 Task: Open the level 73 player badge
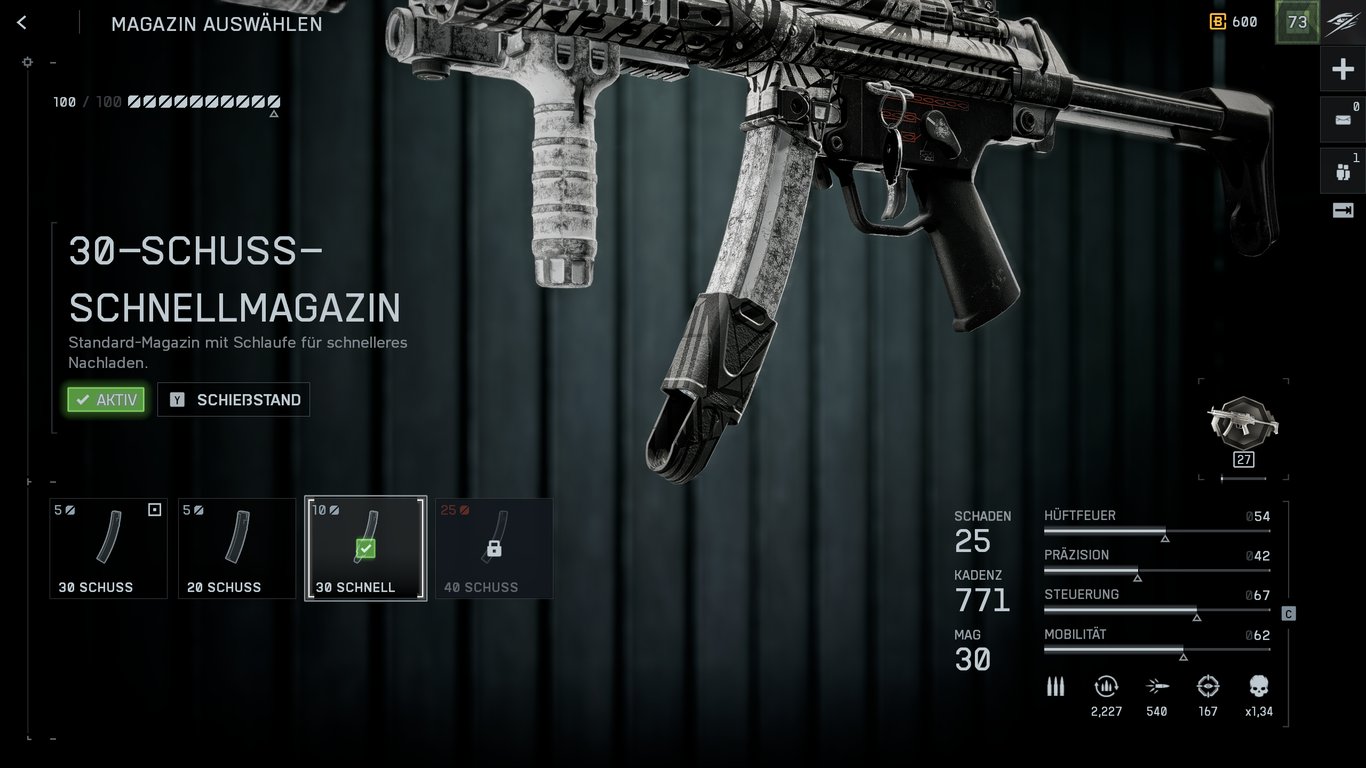click(x=1297, y=22)
